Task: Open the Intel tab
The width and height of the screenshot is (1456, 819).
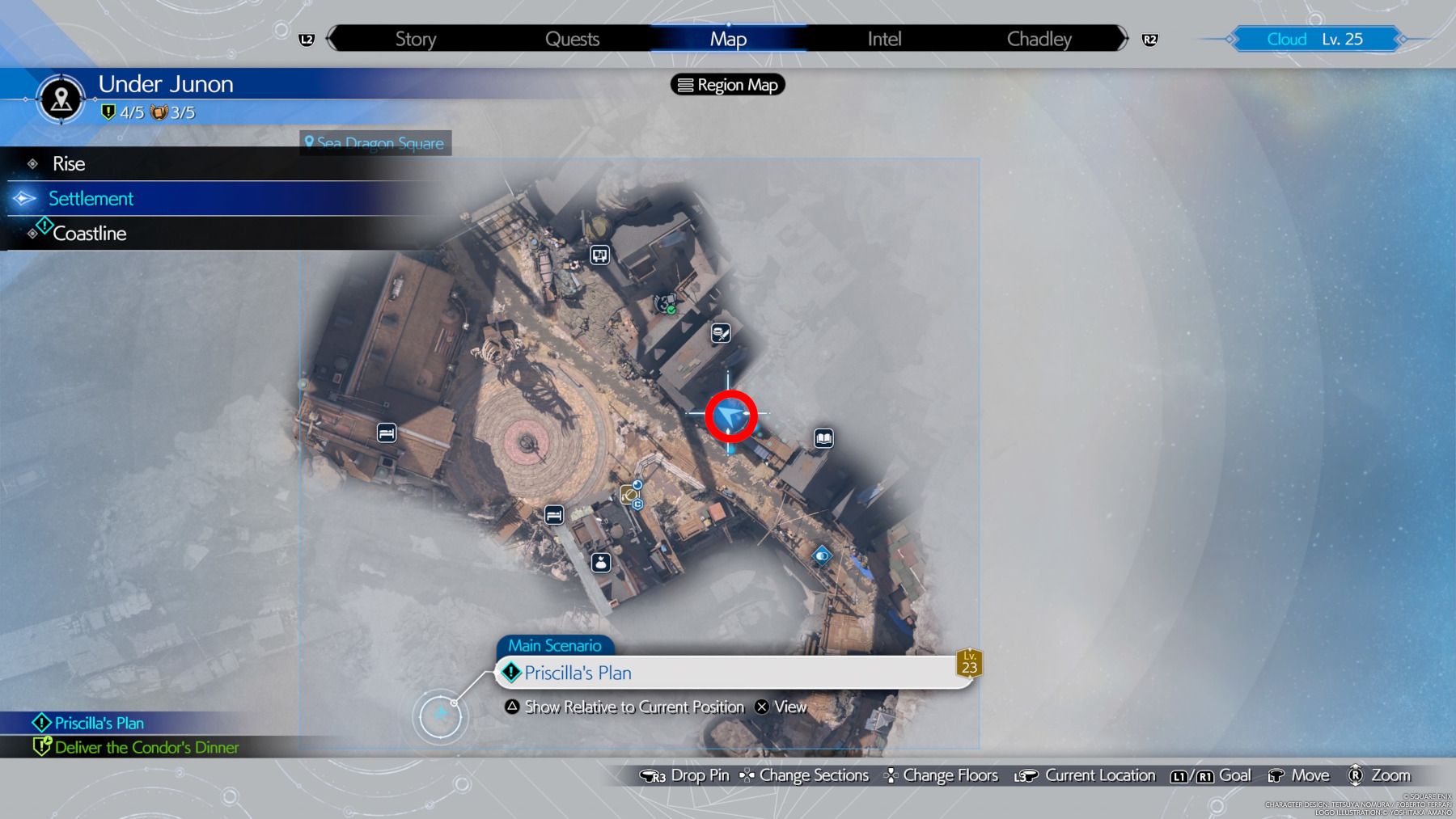Action: [x=882, y=38]
